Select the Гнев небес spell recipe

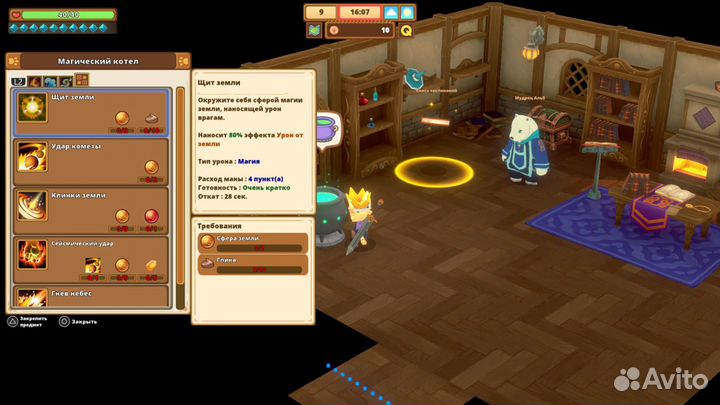91,296
